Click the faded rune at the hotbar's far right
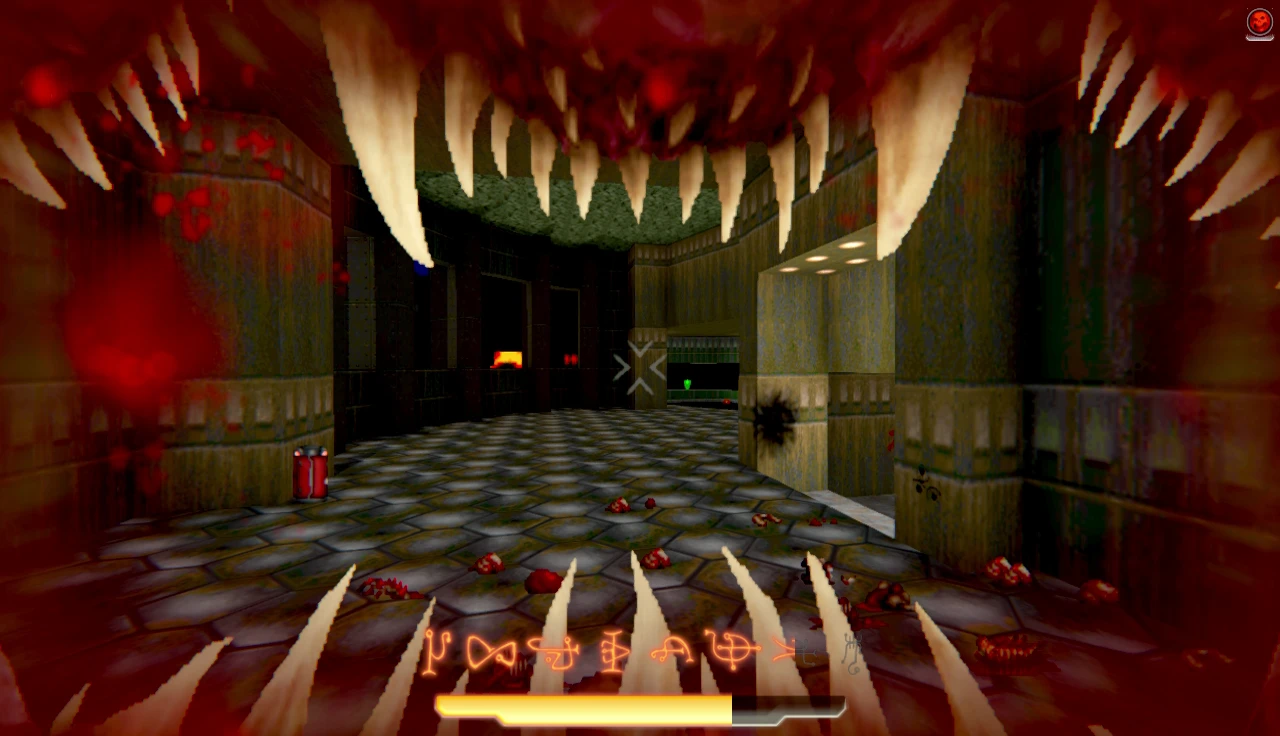 coord(850,652)
